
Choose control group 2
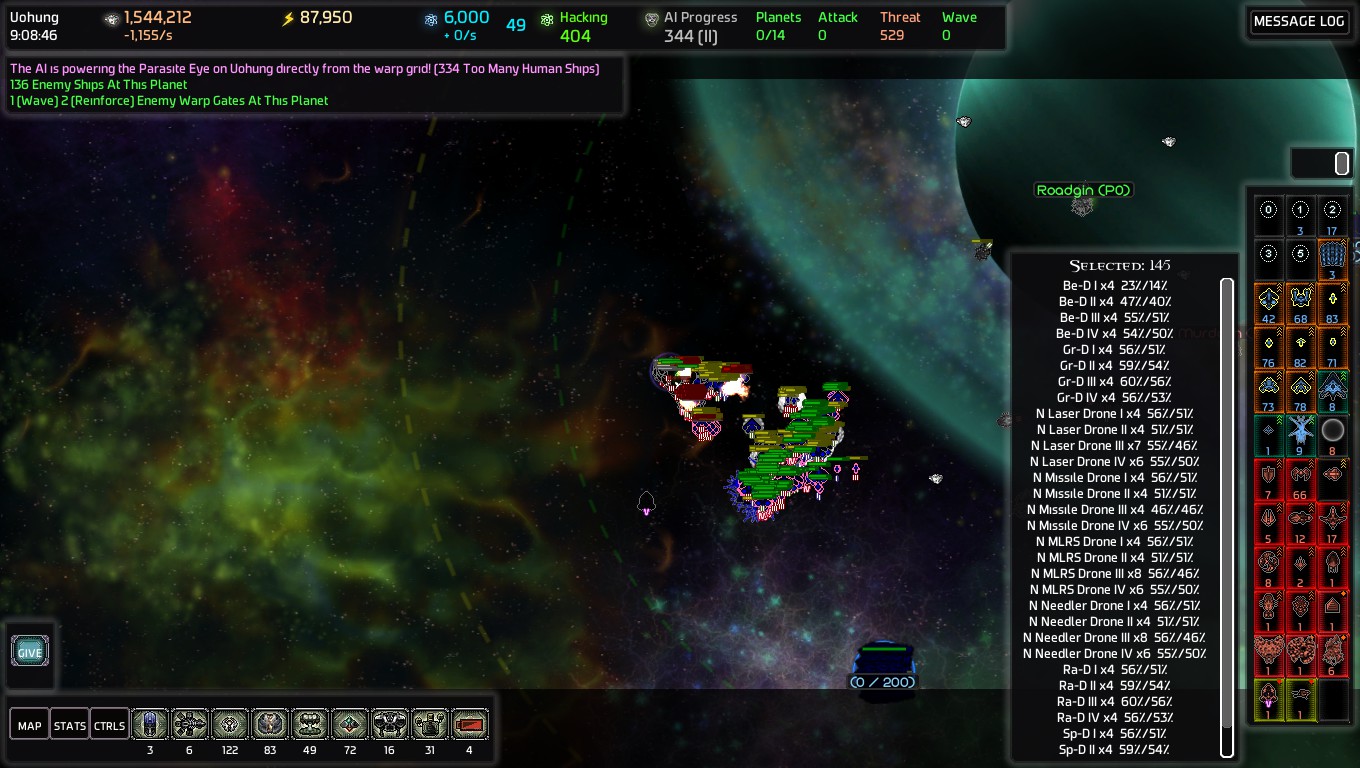(x=1332, y=210)
